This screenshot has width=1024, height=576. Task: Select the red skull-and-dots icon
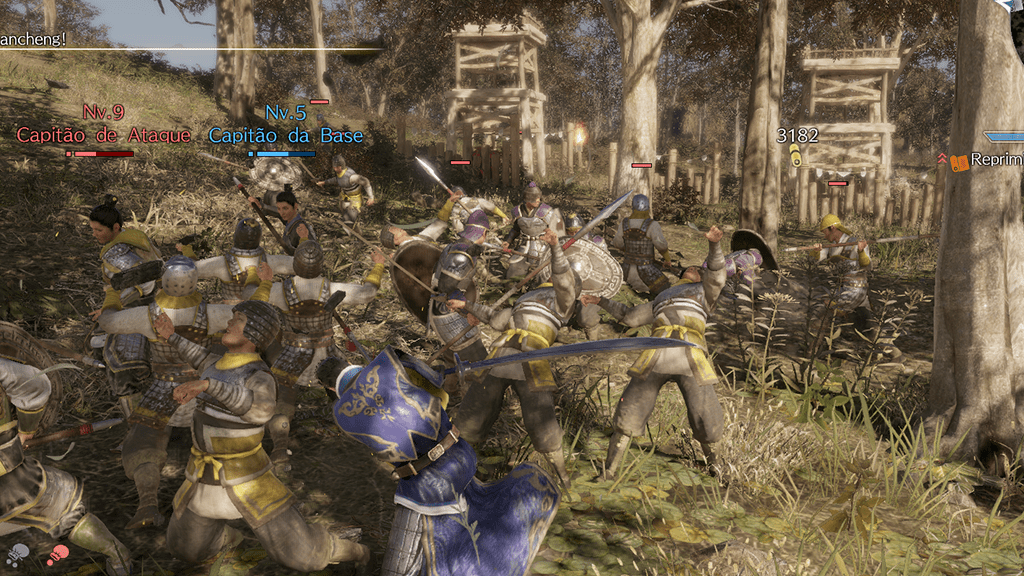(x=58, y=553)
